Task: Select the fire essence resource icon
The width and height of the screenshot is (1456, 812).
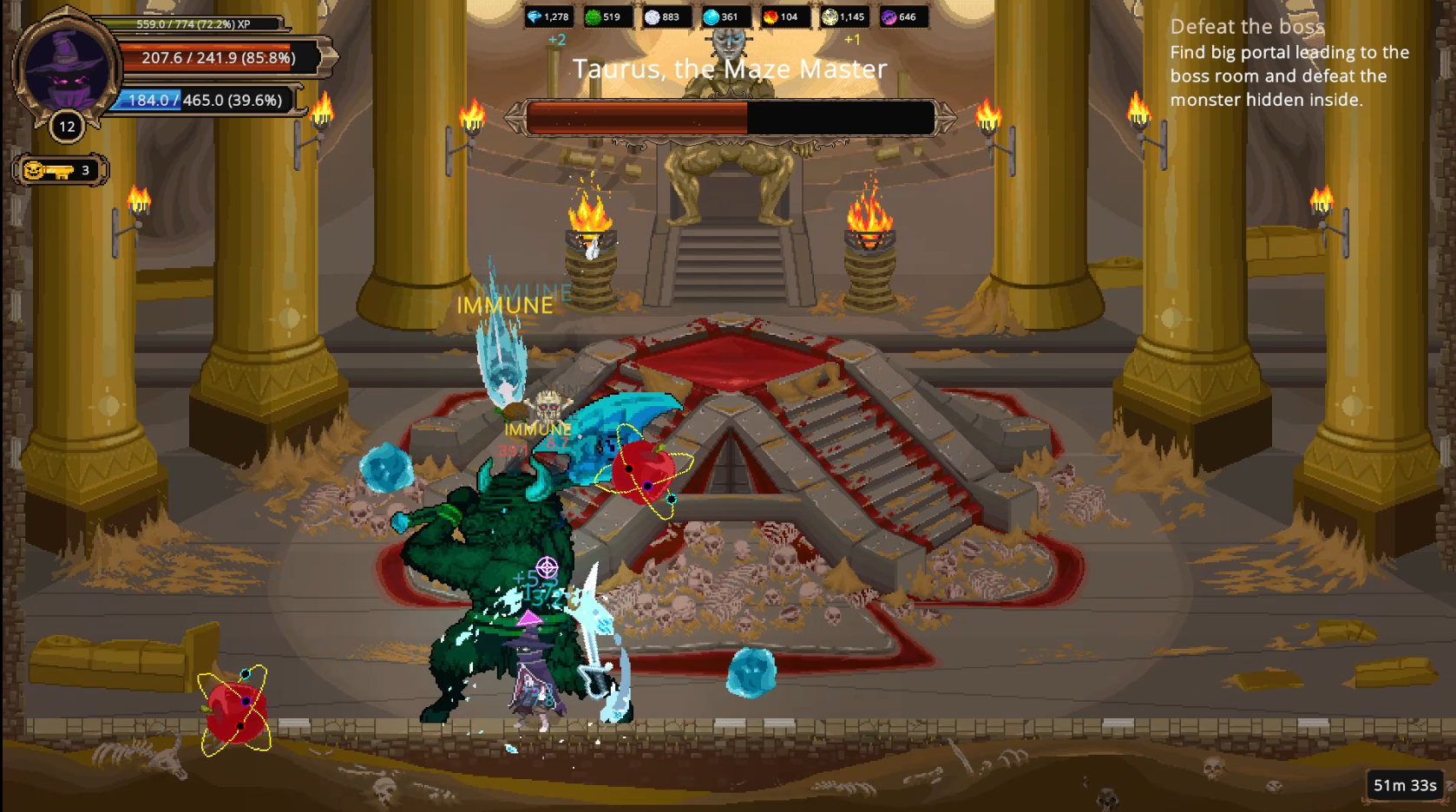Action: point(771,16)
